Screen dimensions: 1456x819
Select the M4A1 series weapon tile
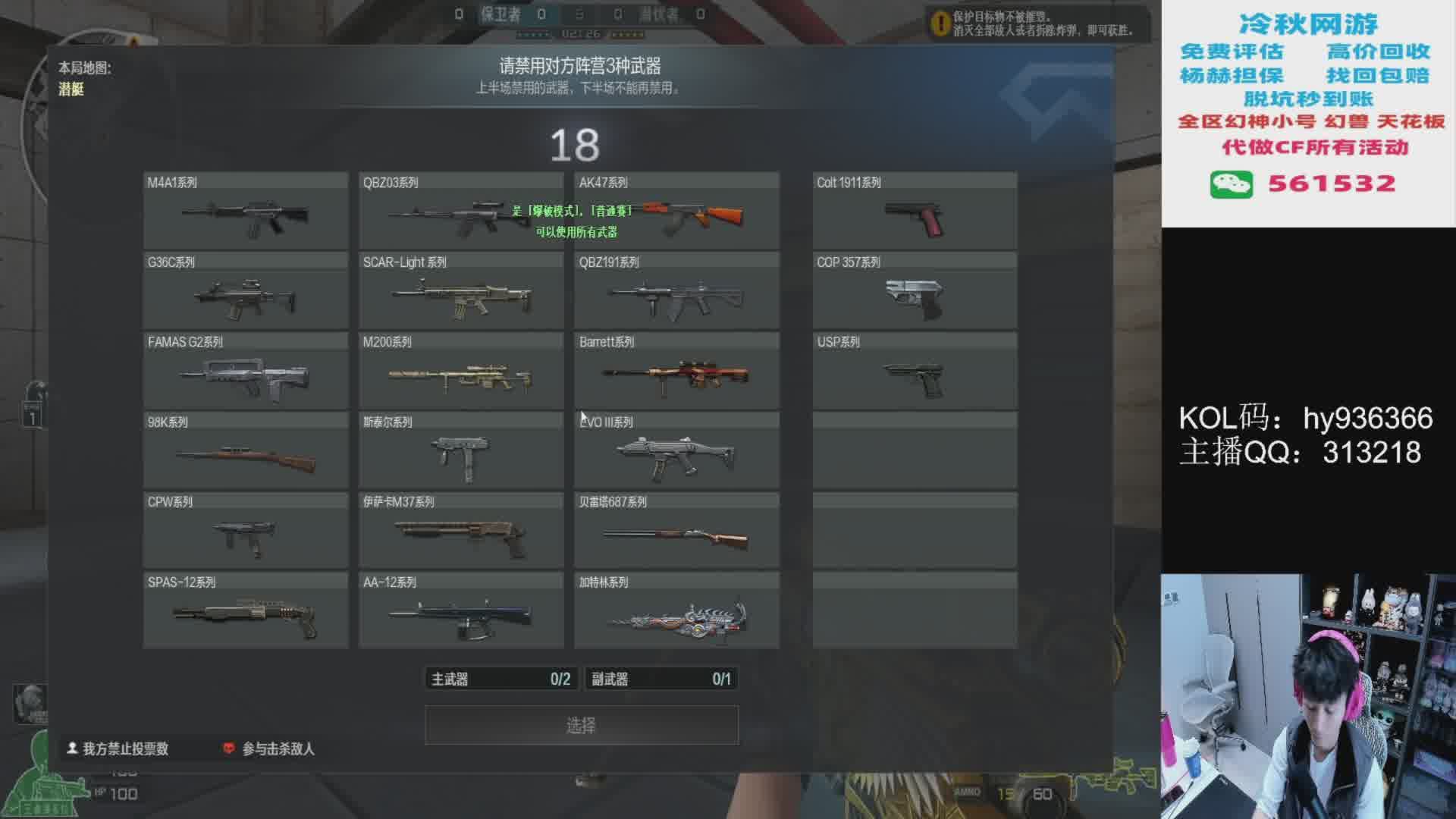pyautogui.click(x=245, y=212)
